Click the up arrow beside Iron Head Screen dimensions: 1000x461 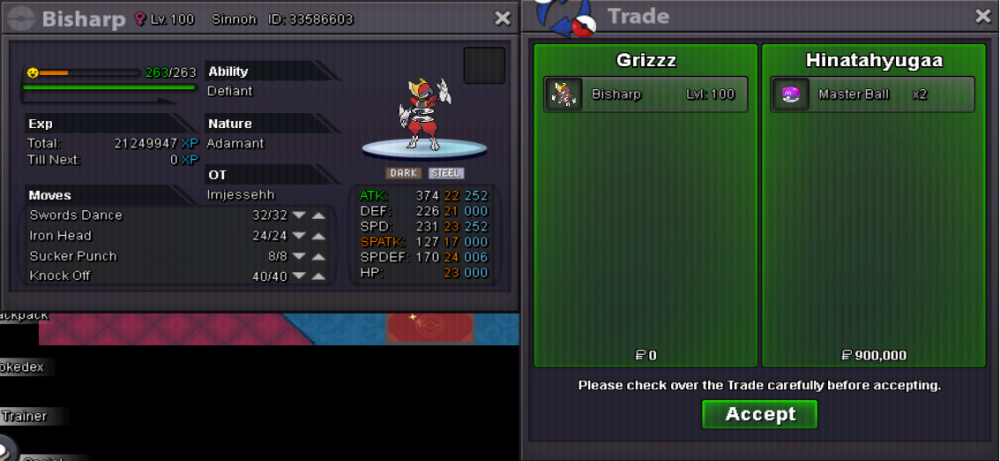(318, 236)
